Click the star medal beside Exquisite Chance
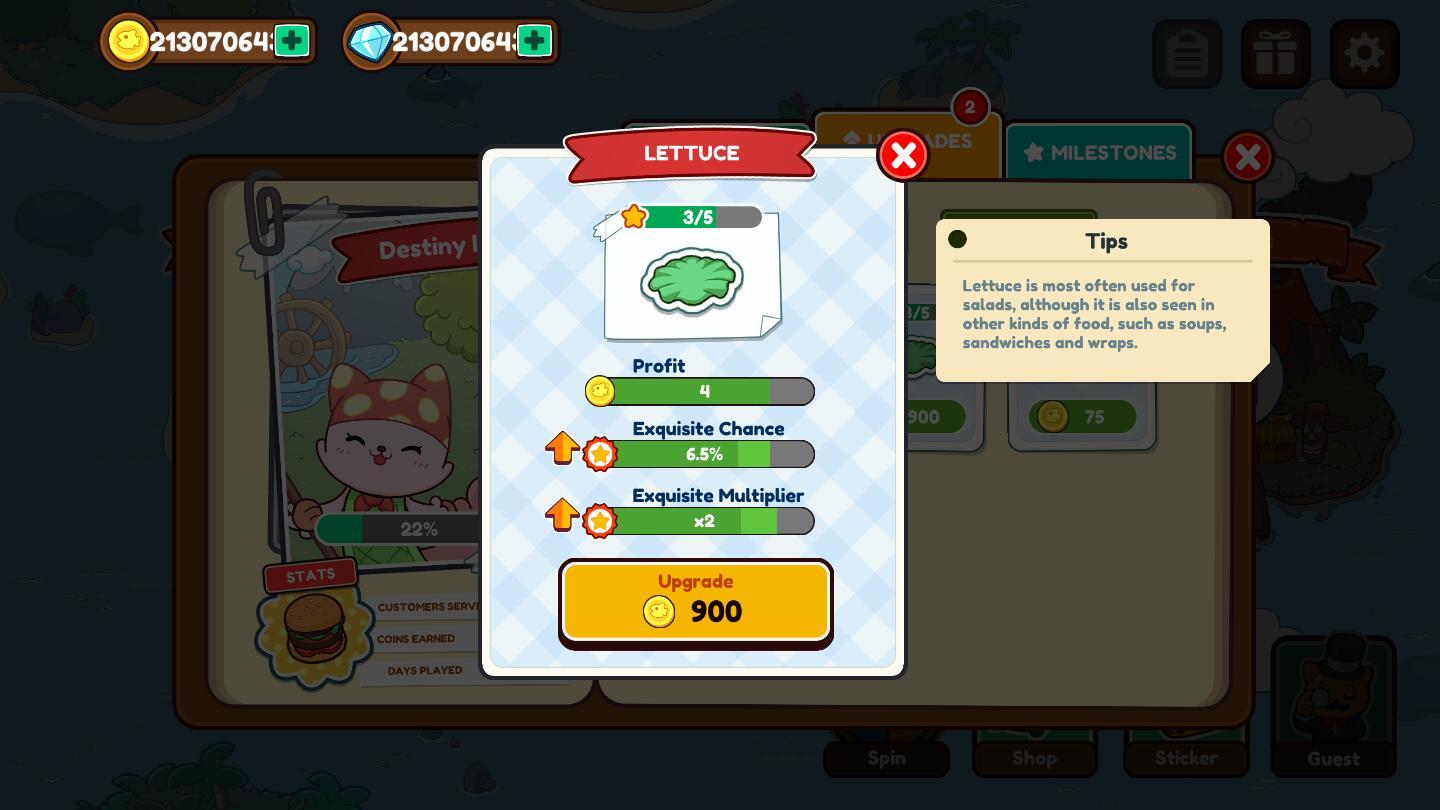This screenshot has height=810, width=1440. click(600, 454)
